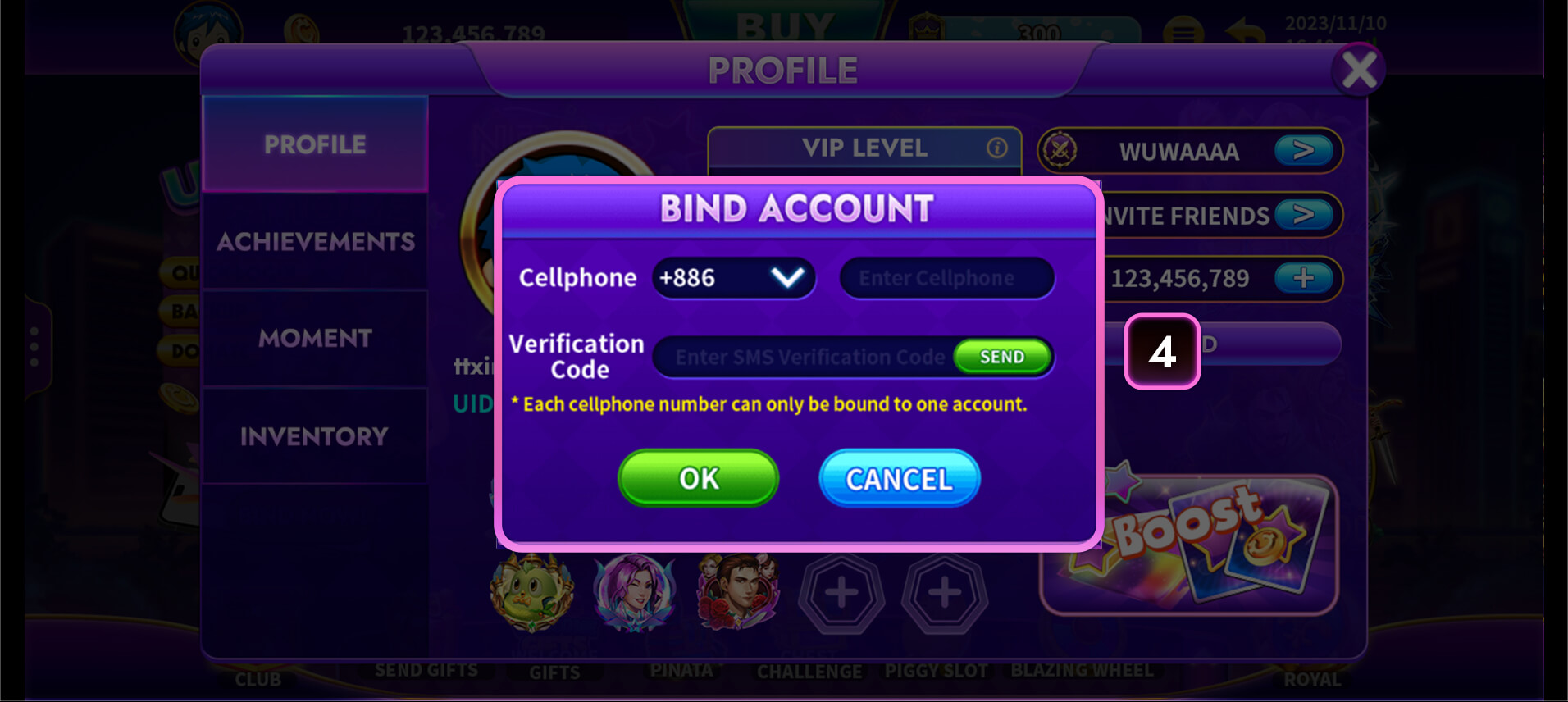The image size is (1568, 702).
Task: Open the Inventory tab
Action: (316, 435)
